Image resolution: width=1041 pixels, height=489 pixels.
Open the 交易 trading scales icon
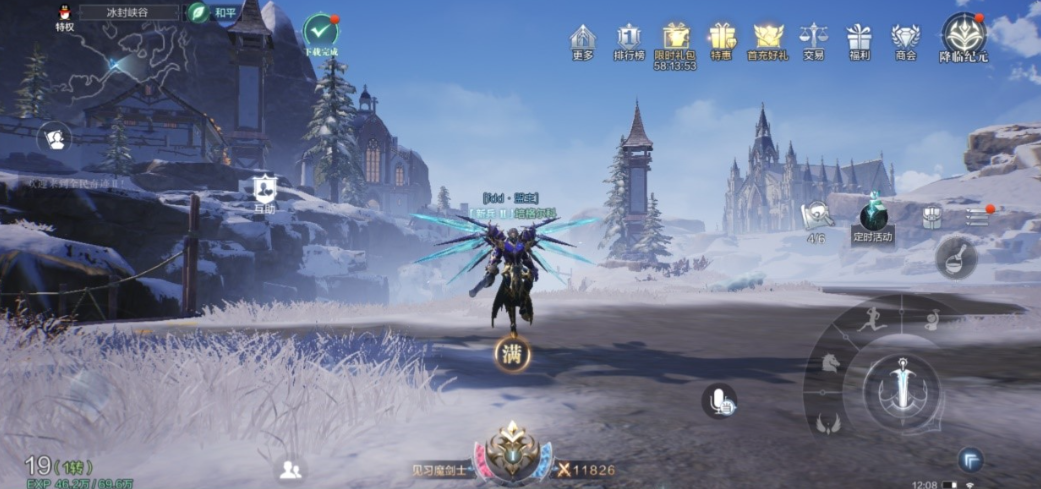tap(814, 39)
